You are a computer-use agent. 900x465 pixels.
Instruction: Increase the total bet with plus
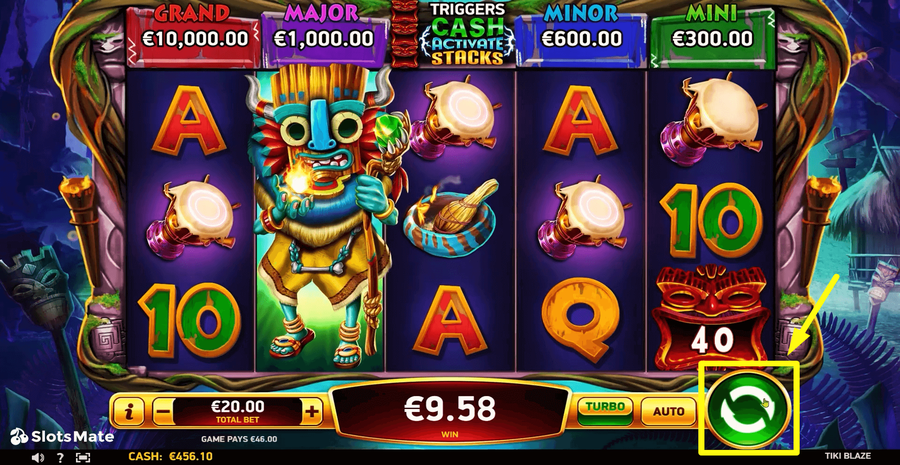[312, 411]
